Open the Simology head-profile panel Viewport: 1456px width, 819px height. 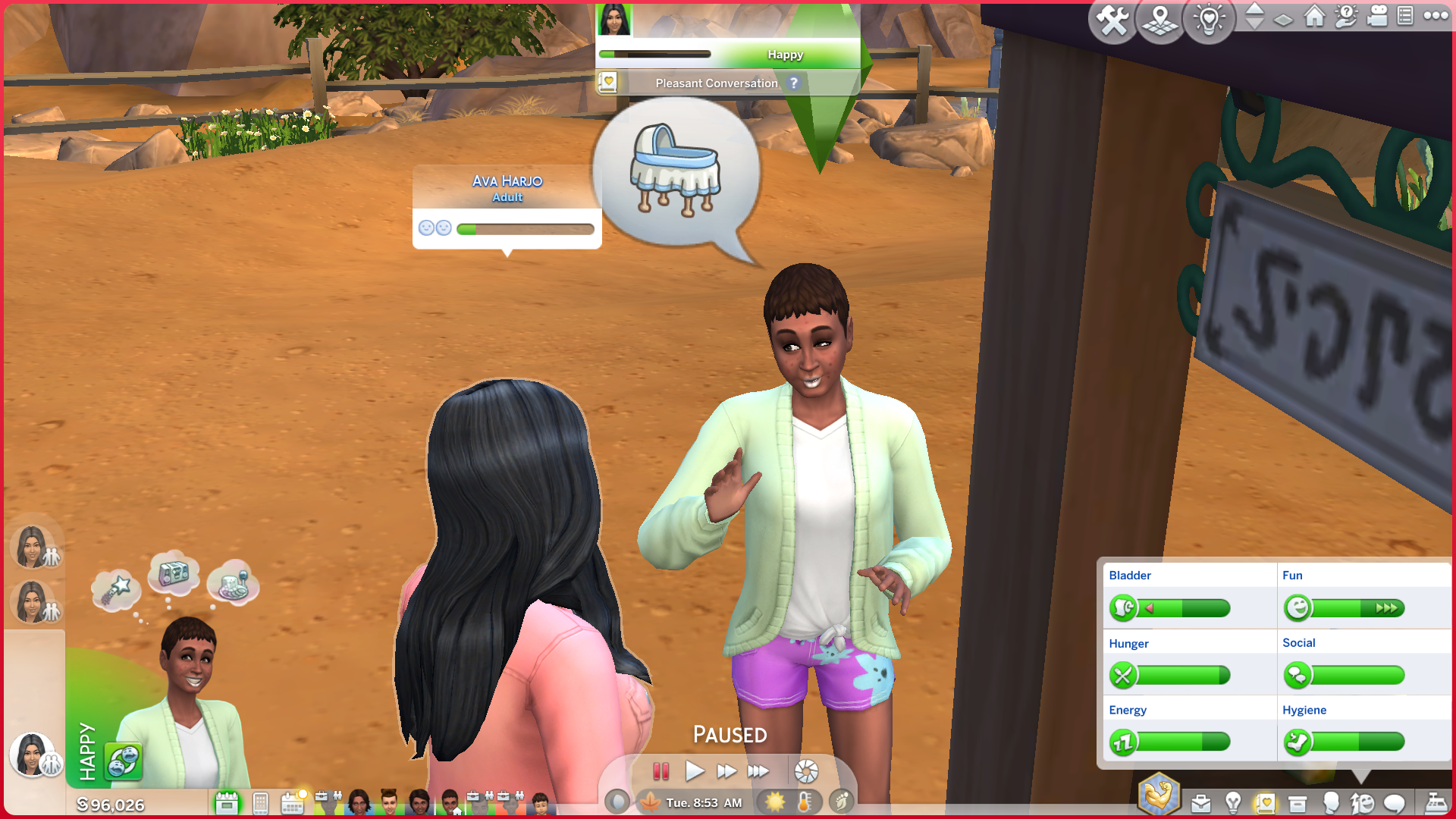pos(1330,803)
